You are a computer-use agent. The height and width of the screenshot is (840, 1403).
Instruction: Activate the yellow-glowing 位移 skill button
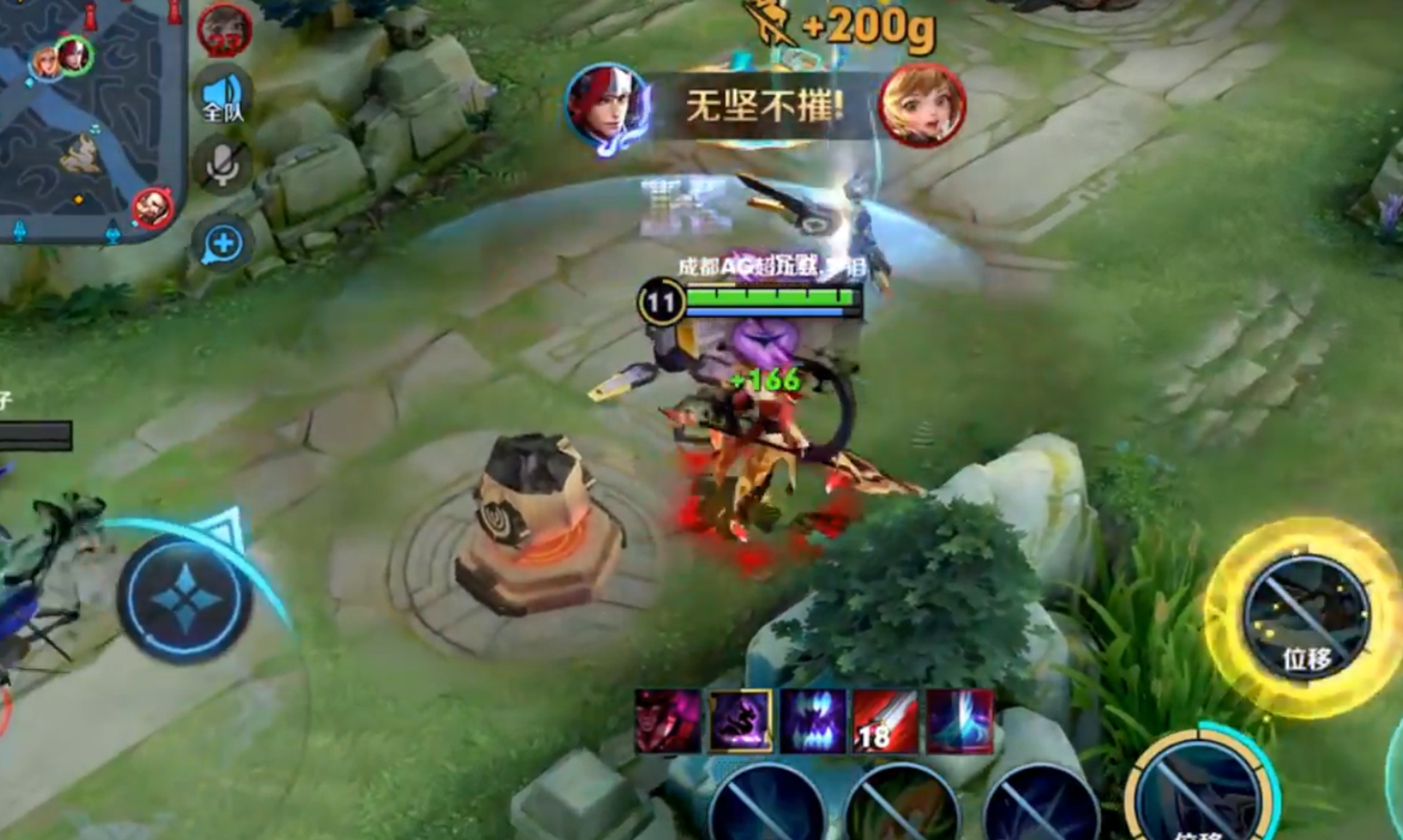tap(1306, 617)
